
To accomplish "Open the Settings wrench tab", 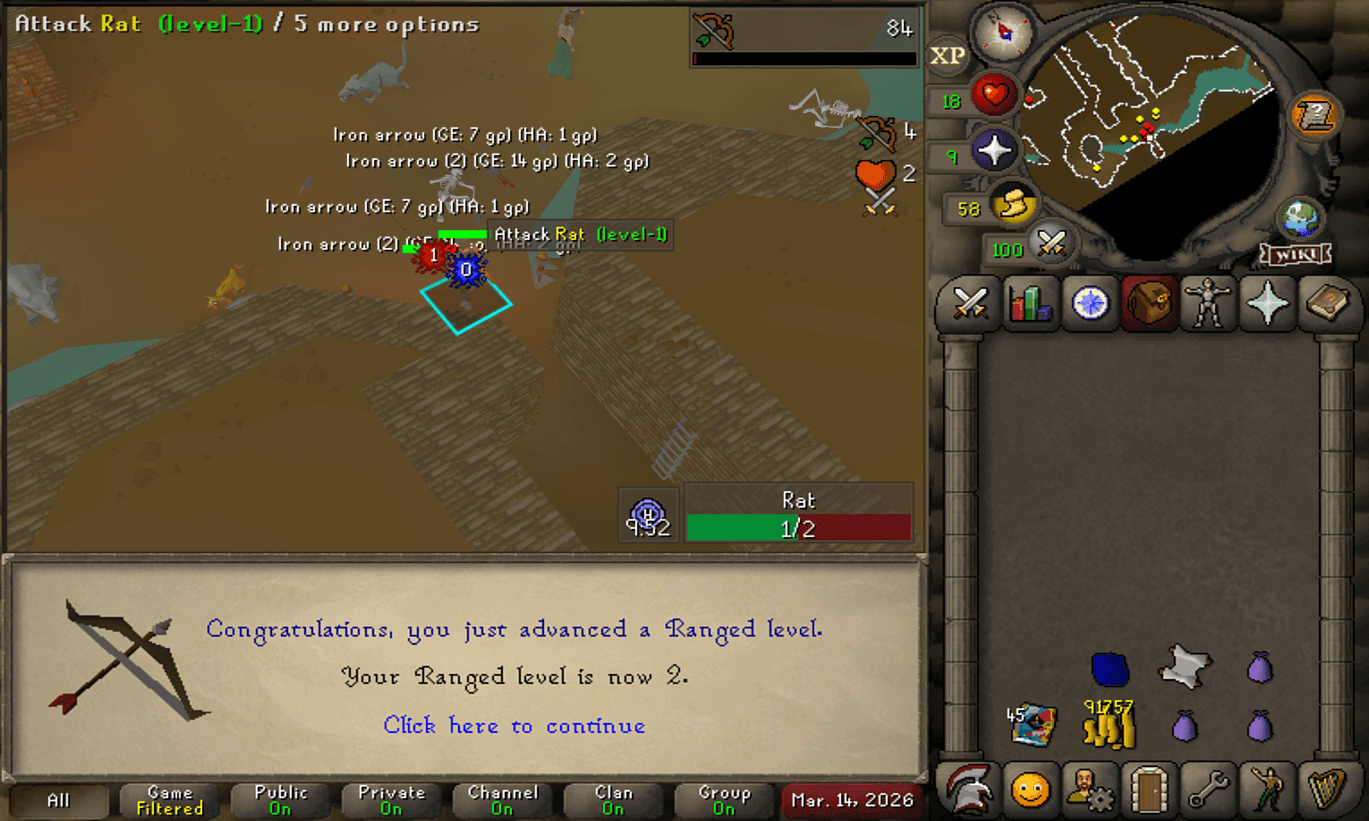I will pos(1208,790).
